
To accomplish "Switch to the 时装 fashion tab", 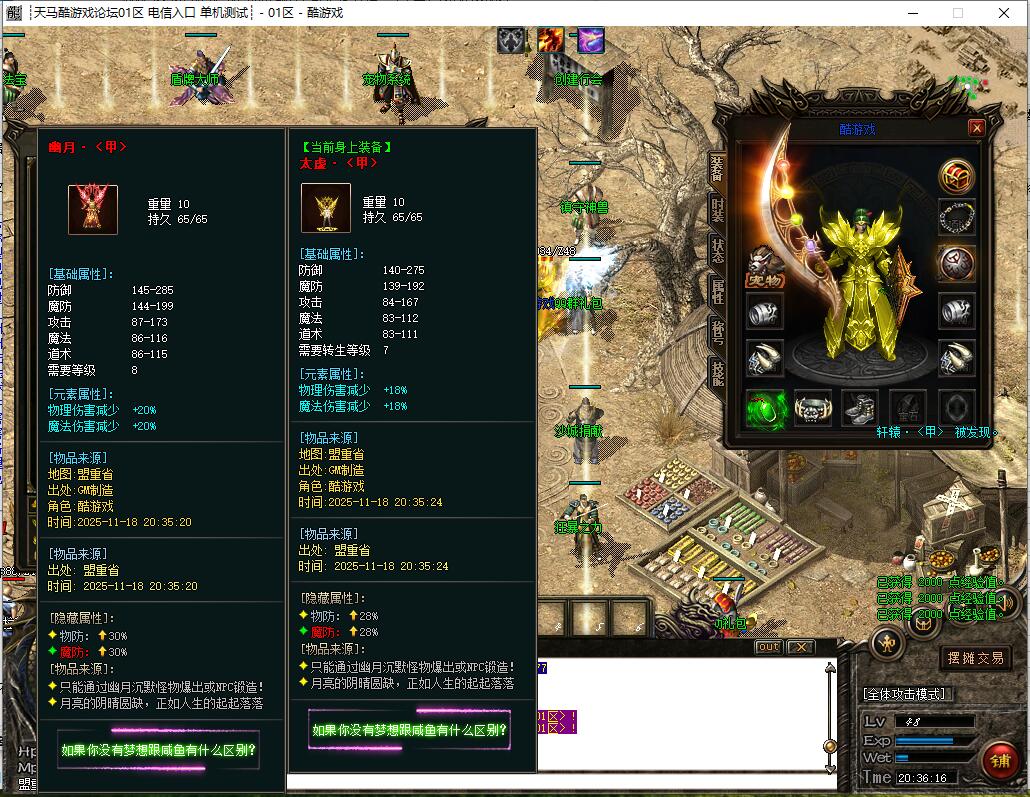I will (x=717, y=209).
